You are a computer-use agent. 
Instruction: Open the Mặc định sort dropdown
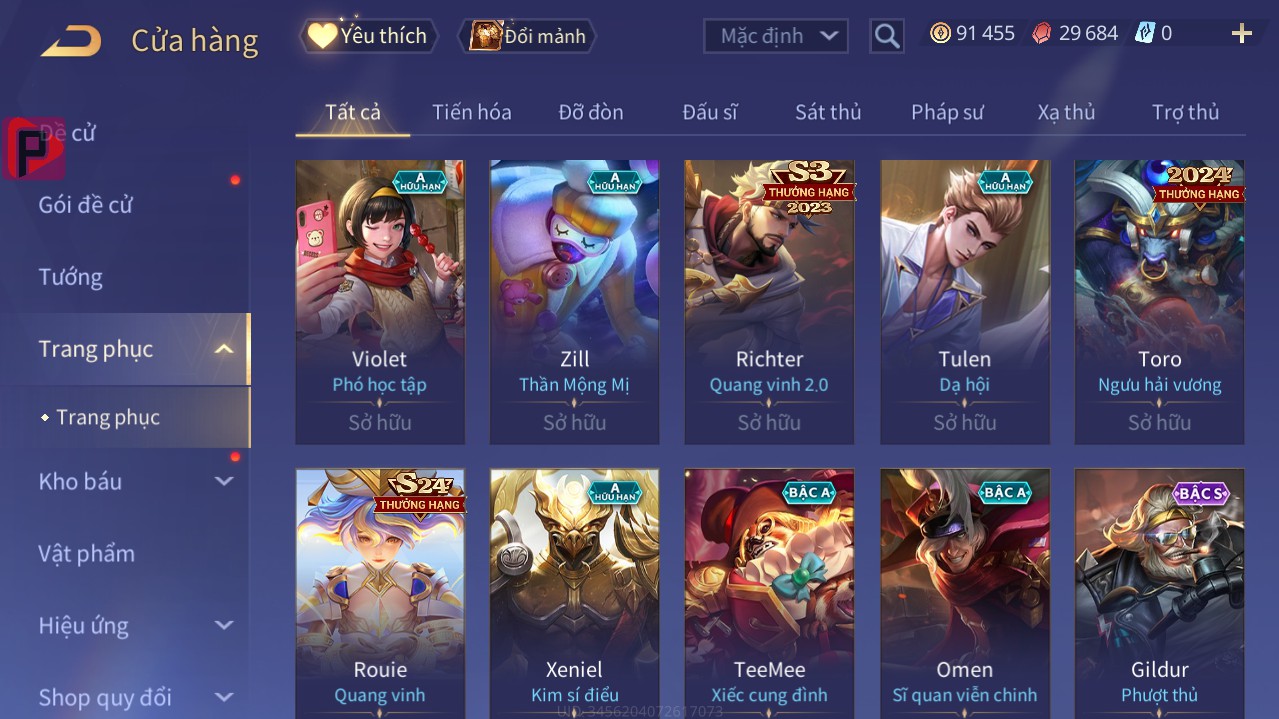coord(776,36)
